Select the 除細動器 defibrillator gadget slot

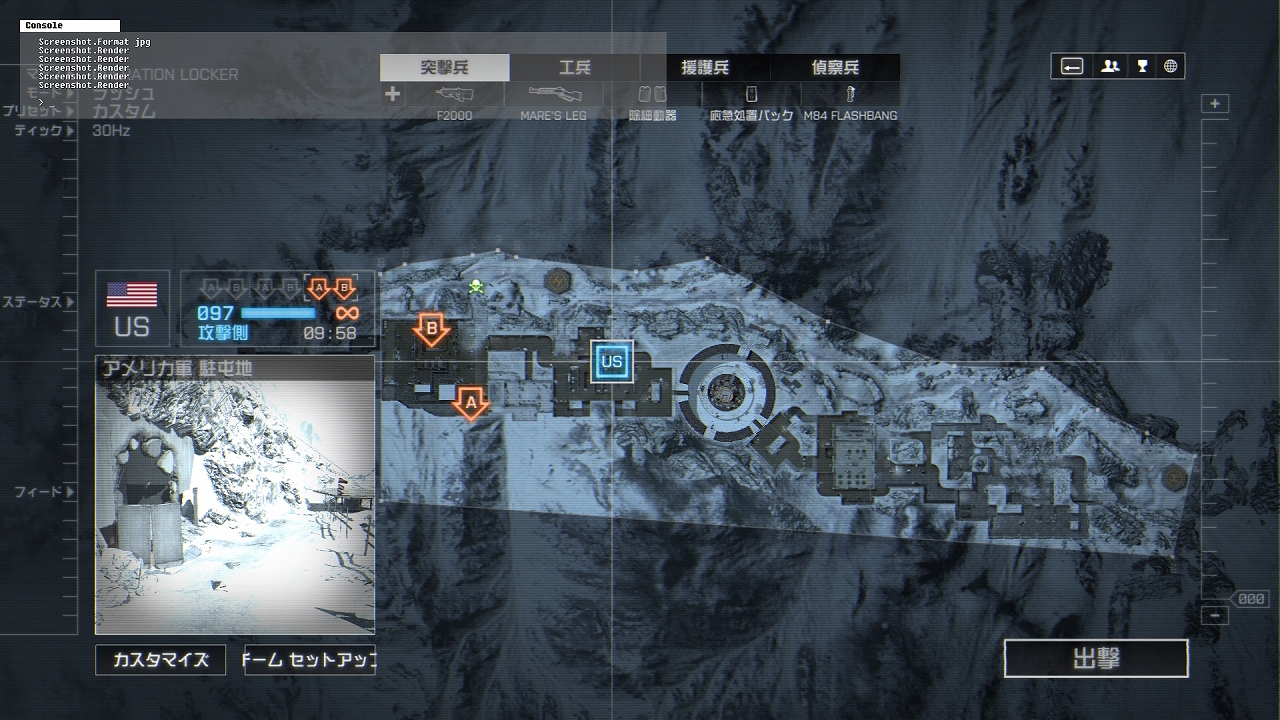coord(652,102)
